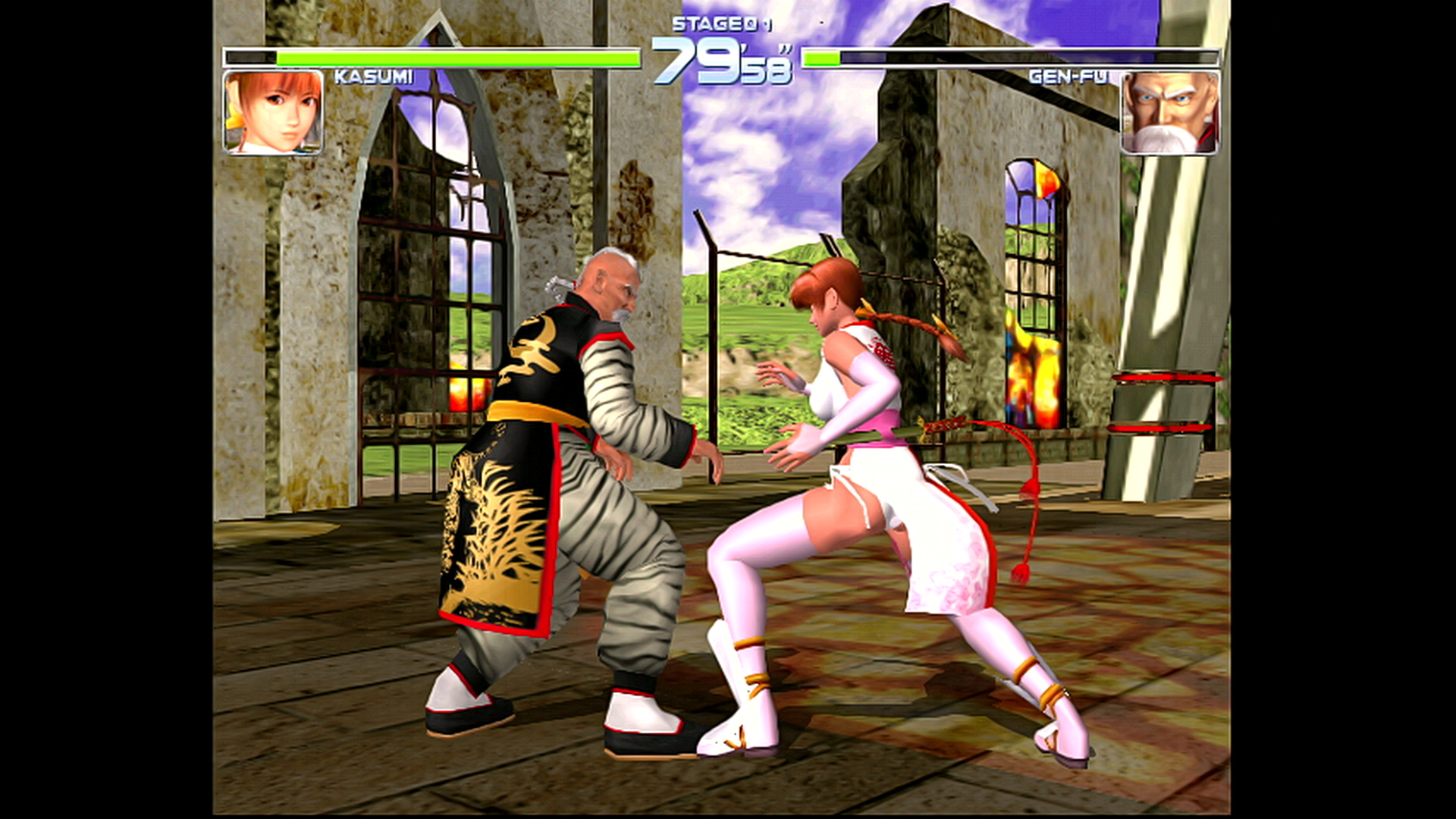Select the GEN-FU name label
This screenshot has width=1456, height=819.
pyautogui.click(x=1071, y=76)
